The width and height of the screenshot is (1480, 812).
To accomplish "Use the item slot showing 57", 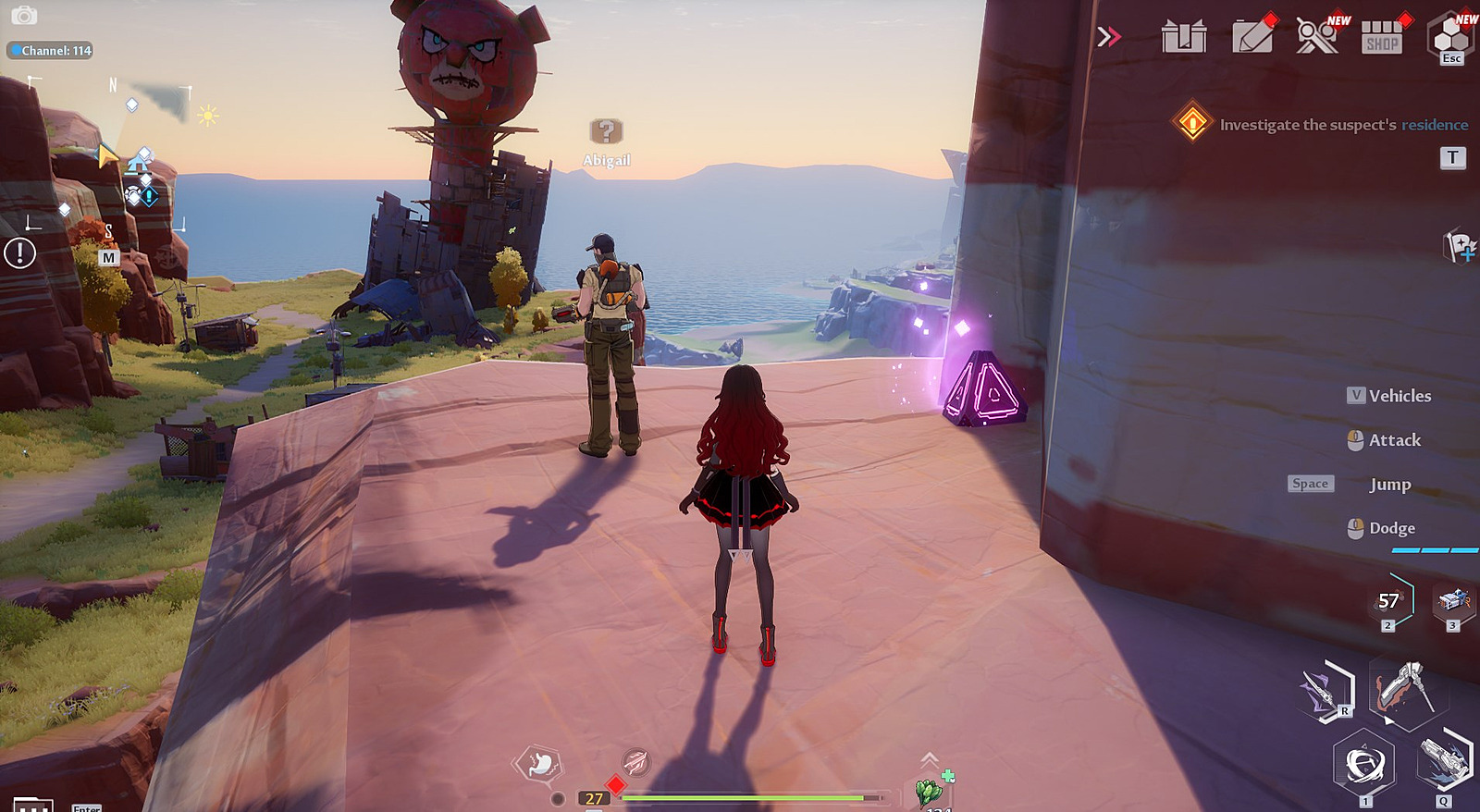I will pyautogui.click(x=1389, y=601).
